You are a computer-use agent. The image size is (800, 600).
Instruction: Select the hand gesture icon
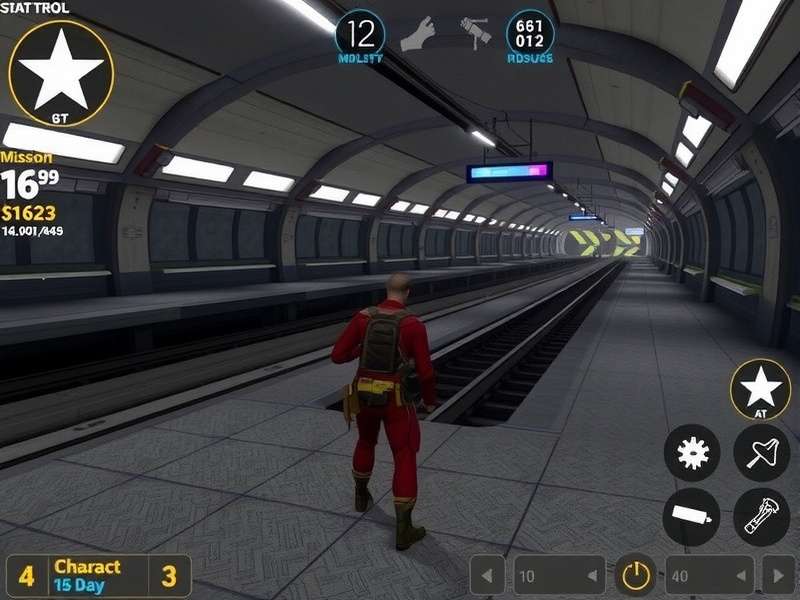pyautogui.click(x=417, y=35)
